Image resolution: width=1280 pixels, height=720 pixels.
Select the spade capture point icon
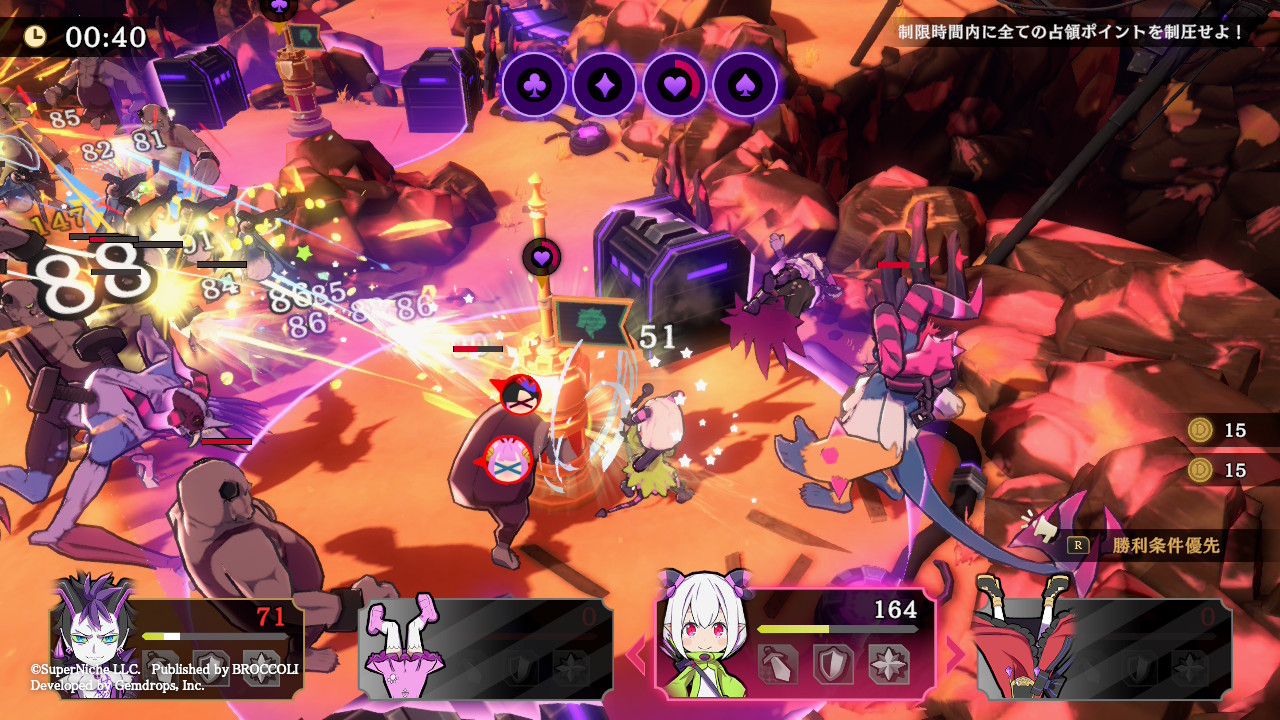(x=745, y=85)
